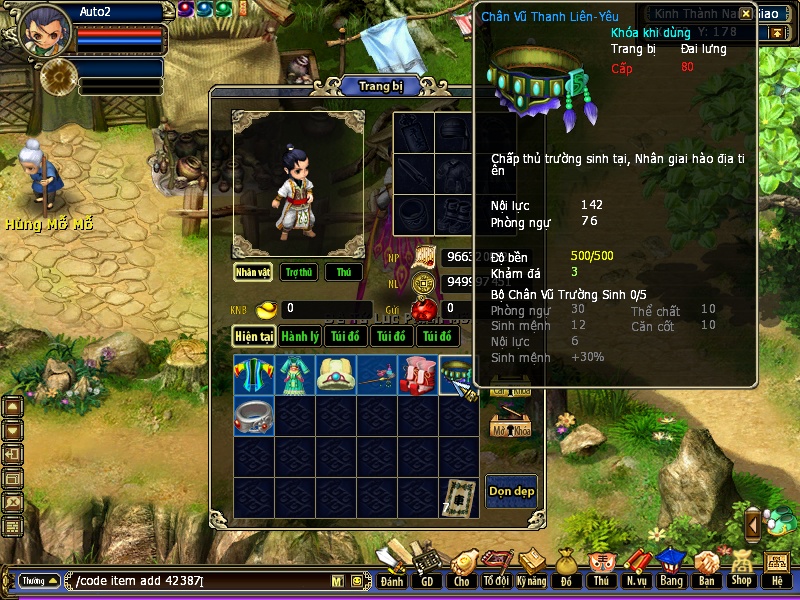Viewport: 800px width, 600px height.
Task: Close the item tooltip window
Action: pyautogui.click(x=746, y=14)
